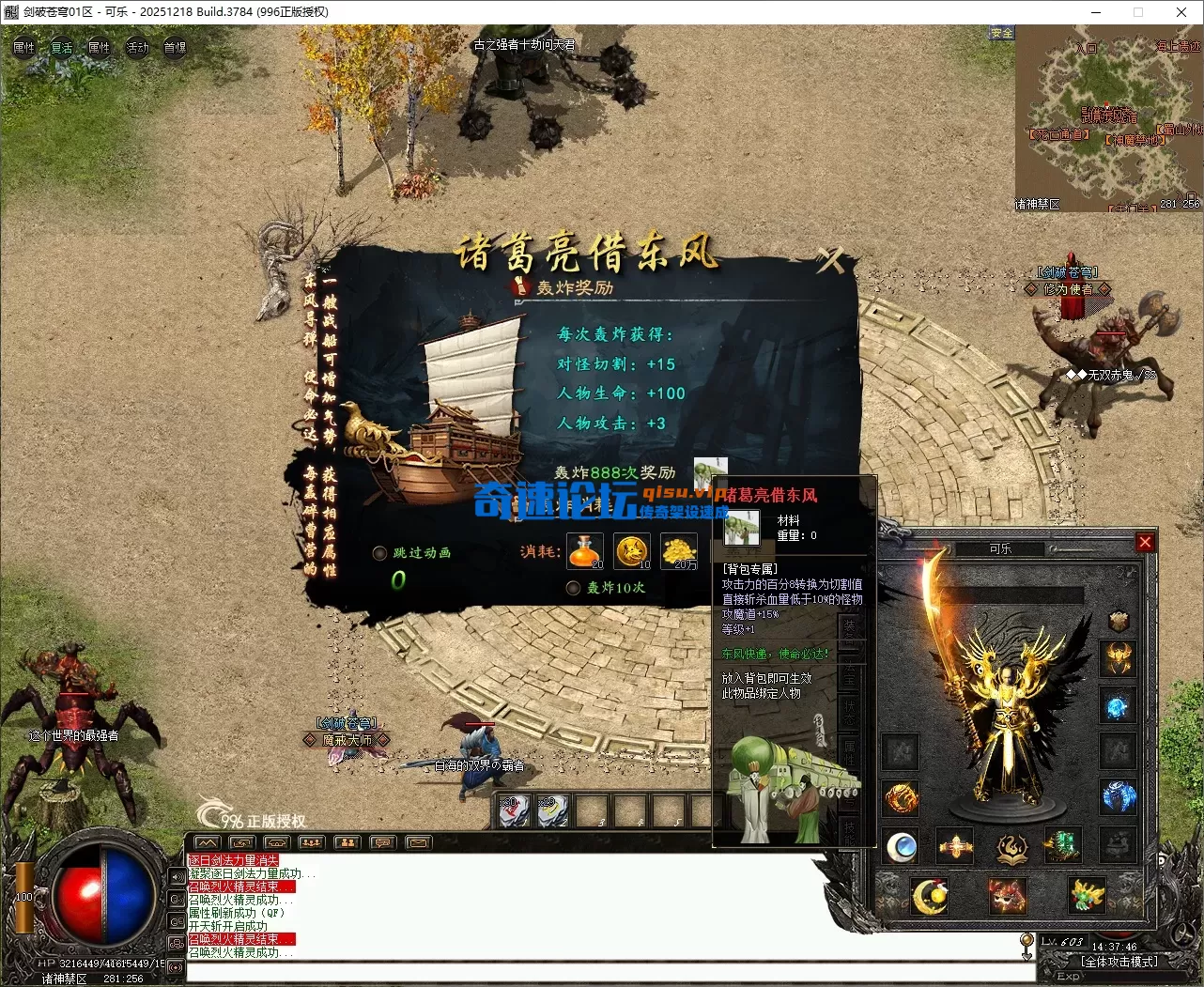
Task: Select the orange potion cost item
Action: tap(585, 551)
